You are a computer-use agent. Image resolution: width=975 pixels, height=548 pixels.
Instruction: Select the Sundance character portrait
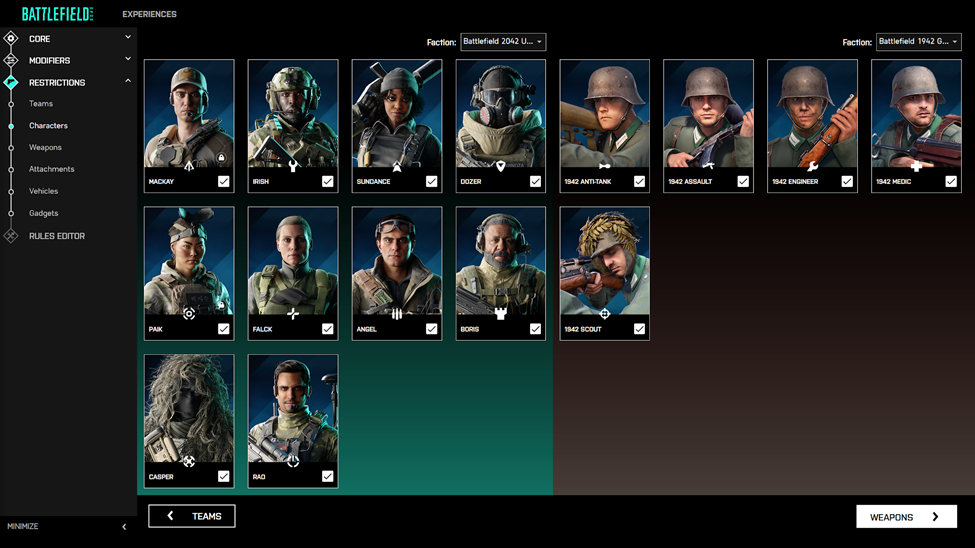(397, 115)
